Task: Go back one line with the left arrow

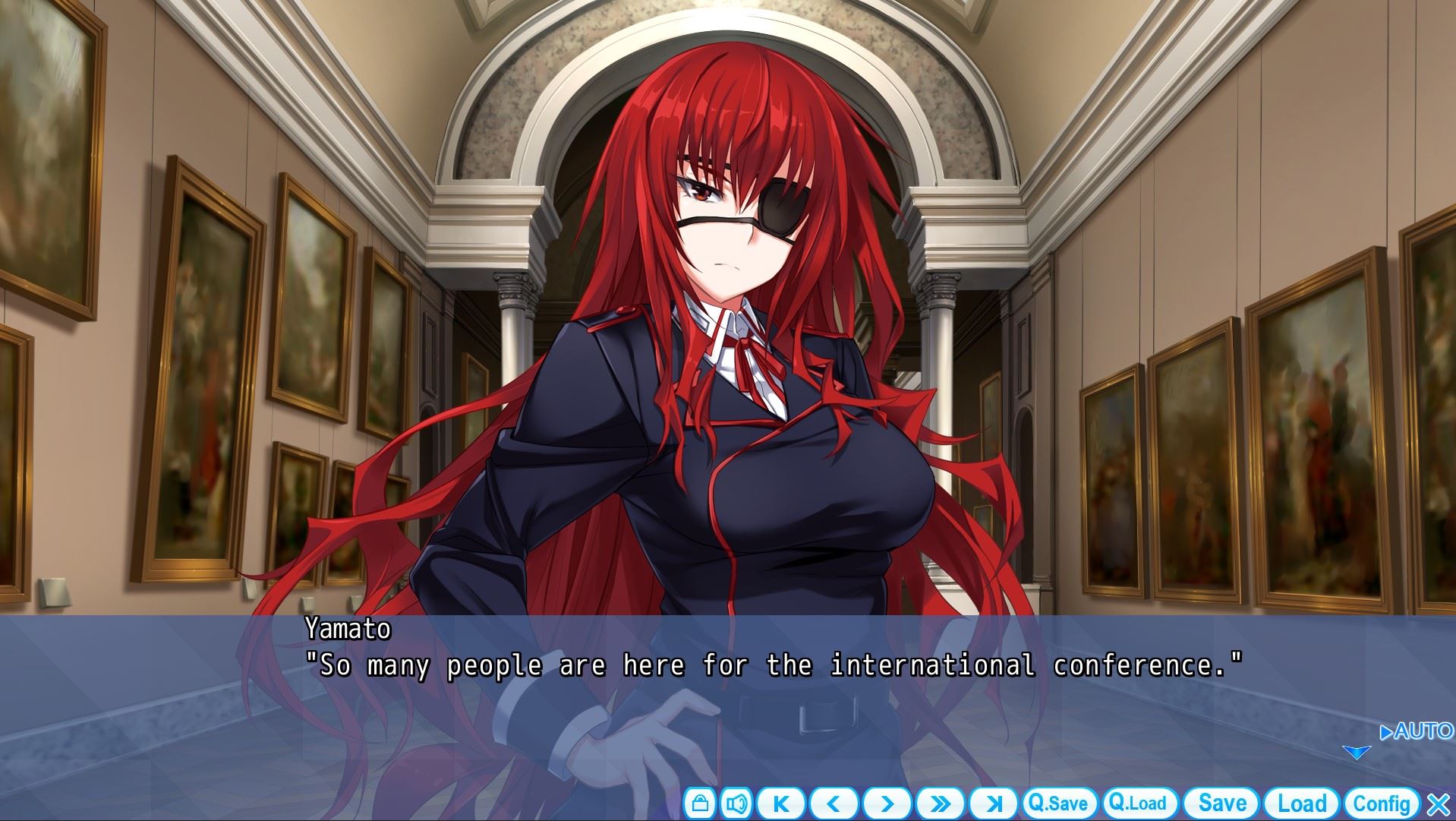Action: 834,804
